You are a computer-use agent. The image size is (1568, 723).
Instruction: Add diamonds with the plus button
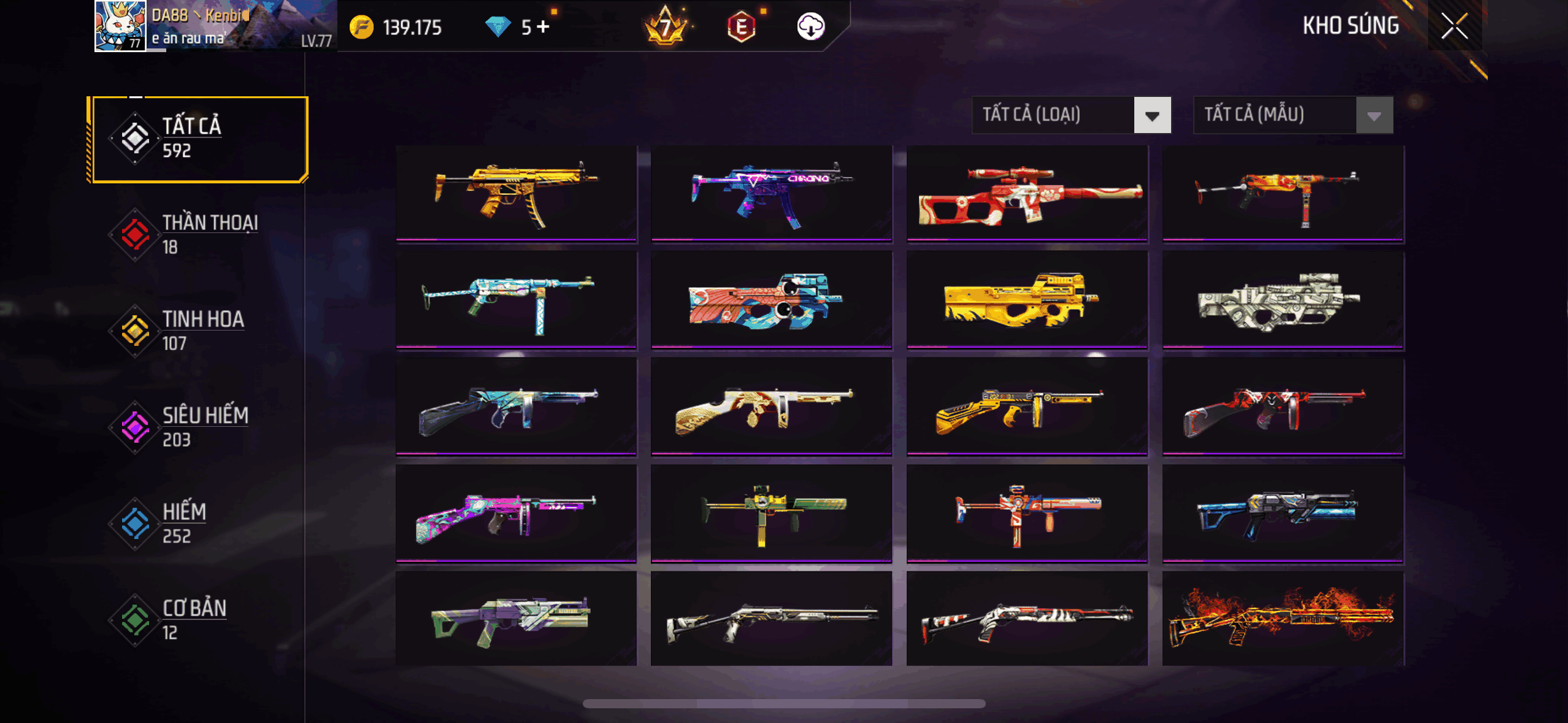tap(543, 27)
